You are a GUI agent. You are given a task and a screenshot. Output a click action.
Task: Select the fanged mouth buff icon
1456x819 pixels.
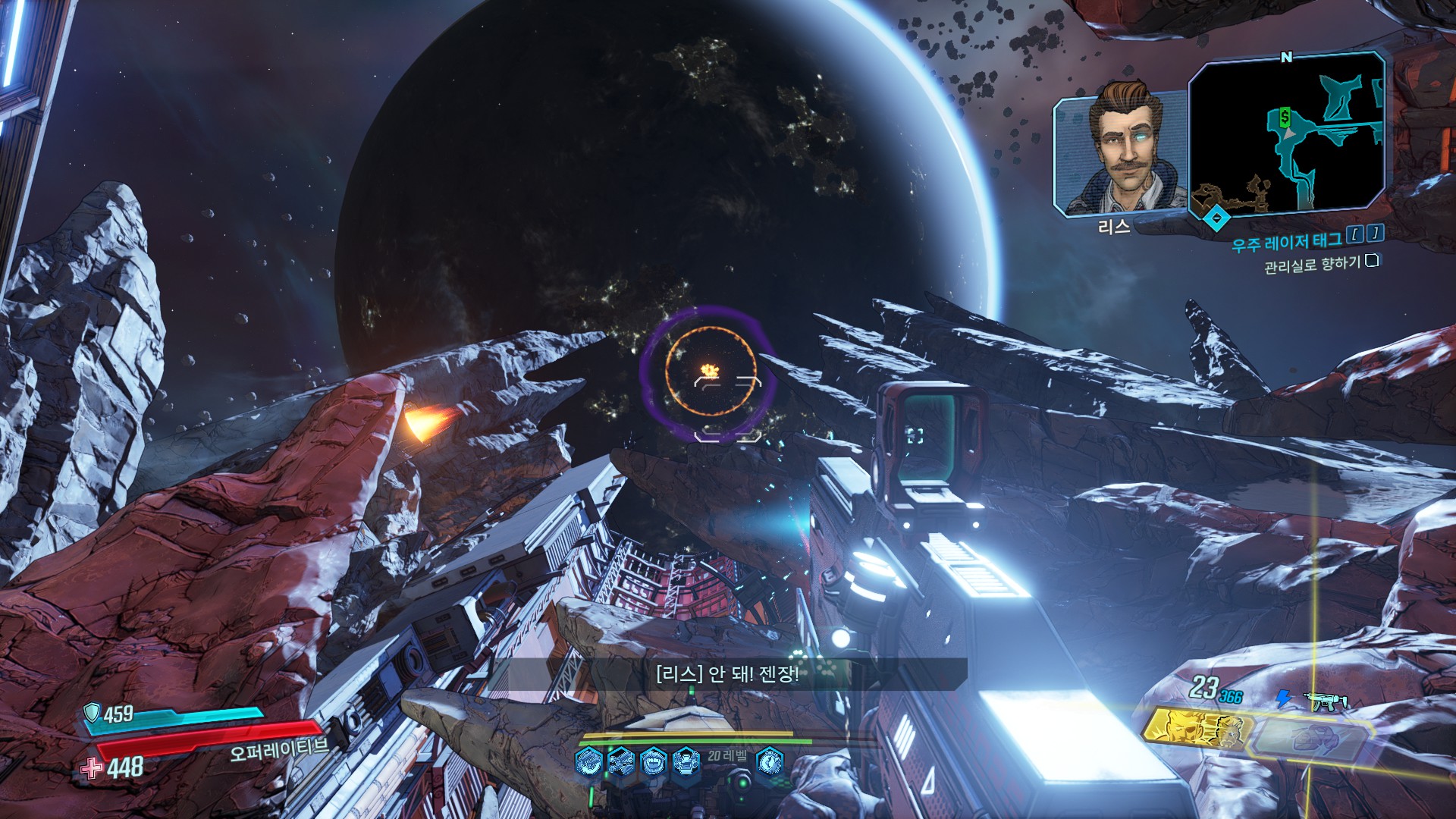tap(653, 761)
